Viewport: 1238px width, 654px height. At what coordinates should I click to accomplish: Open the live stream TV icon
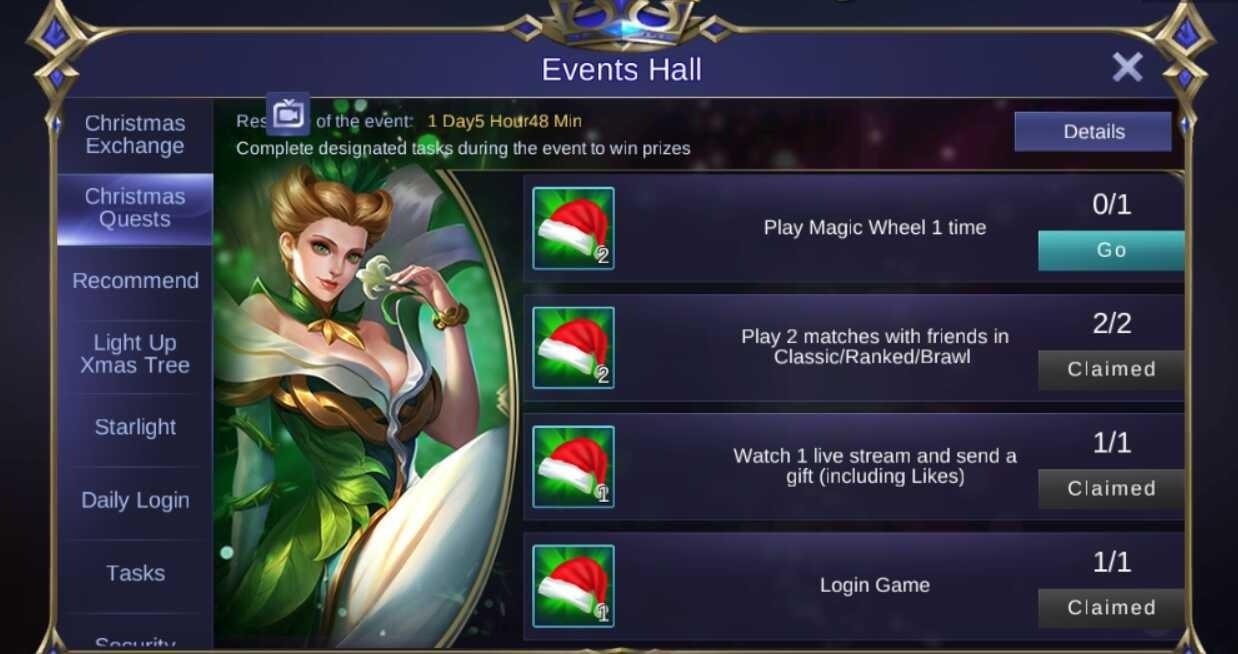coord(288,114)
